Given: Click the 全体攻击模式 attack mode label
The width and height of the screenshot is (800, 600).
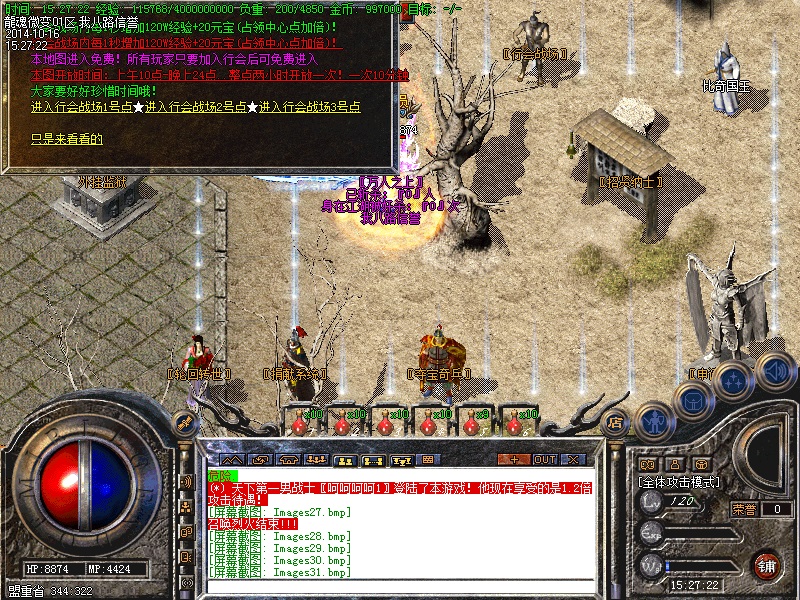Looking at the screenshot, I should click(679, 481).
